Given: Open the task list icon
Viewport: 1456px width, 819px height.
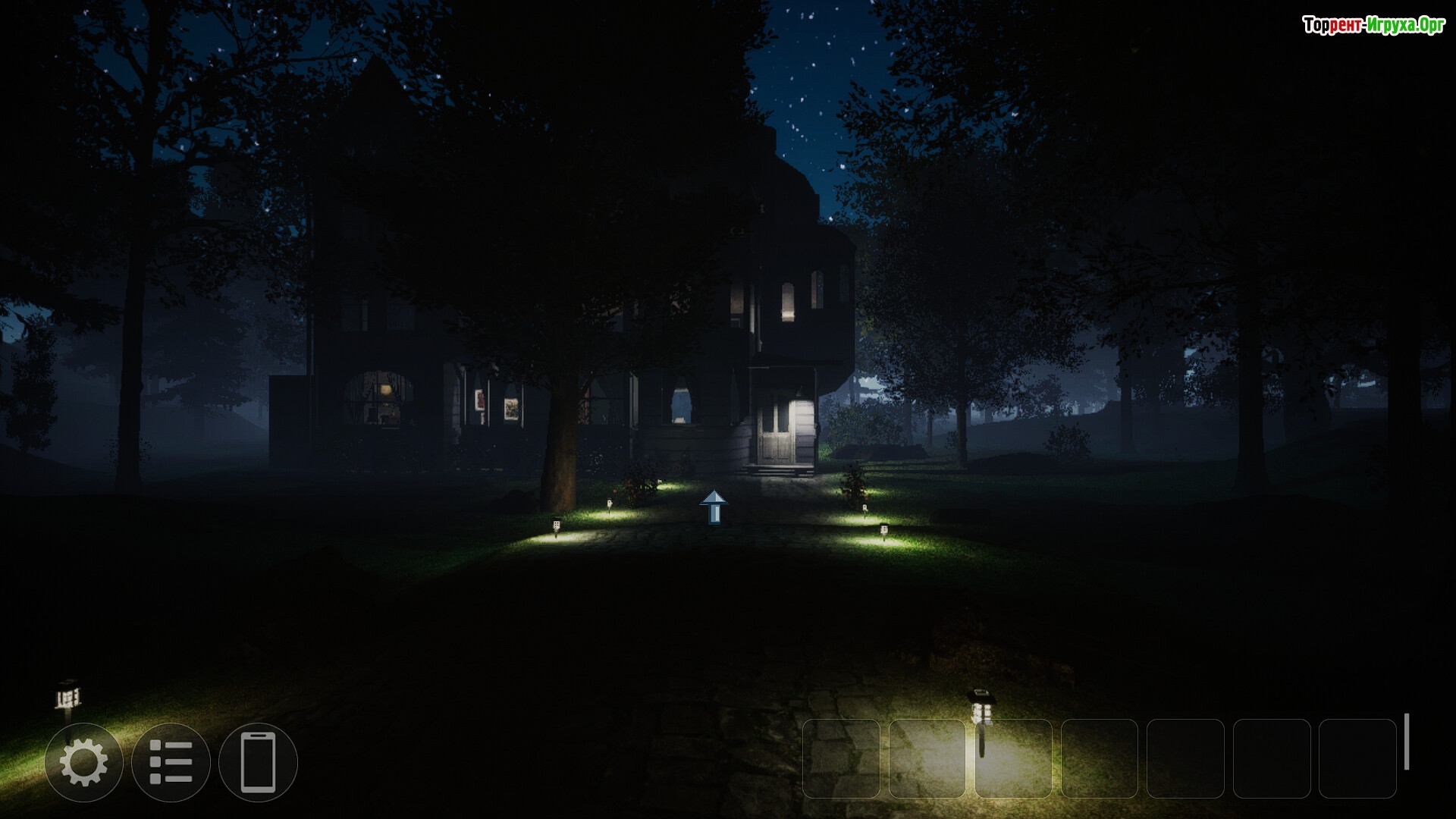Looking at the screenshot, I should [x=171, y=762].
